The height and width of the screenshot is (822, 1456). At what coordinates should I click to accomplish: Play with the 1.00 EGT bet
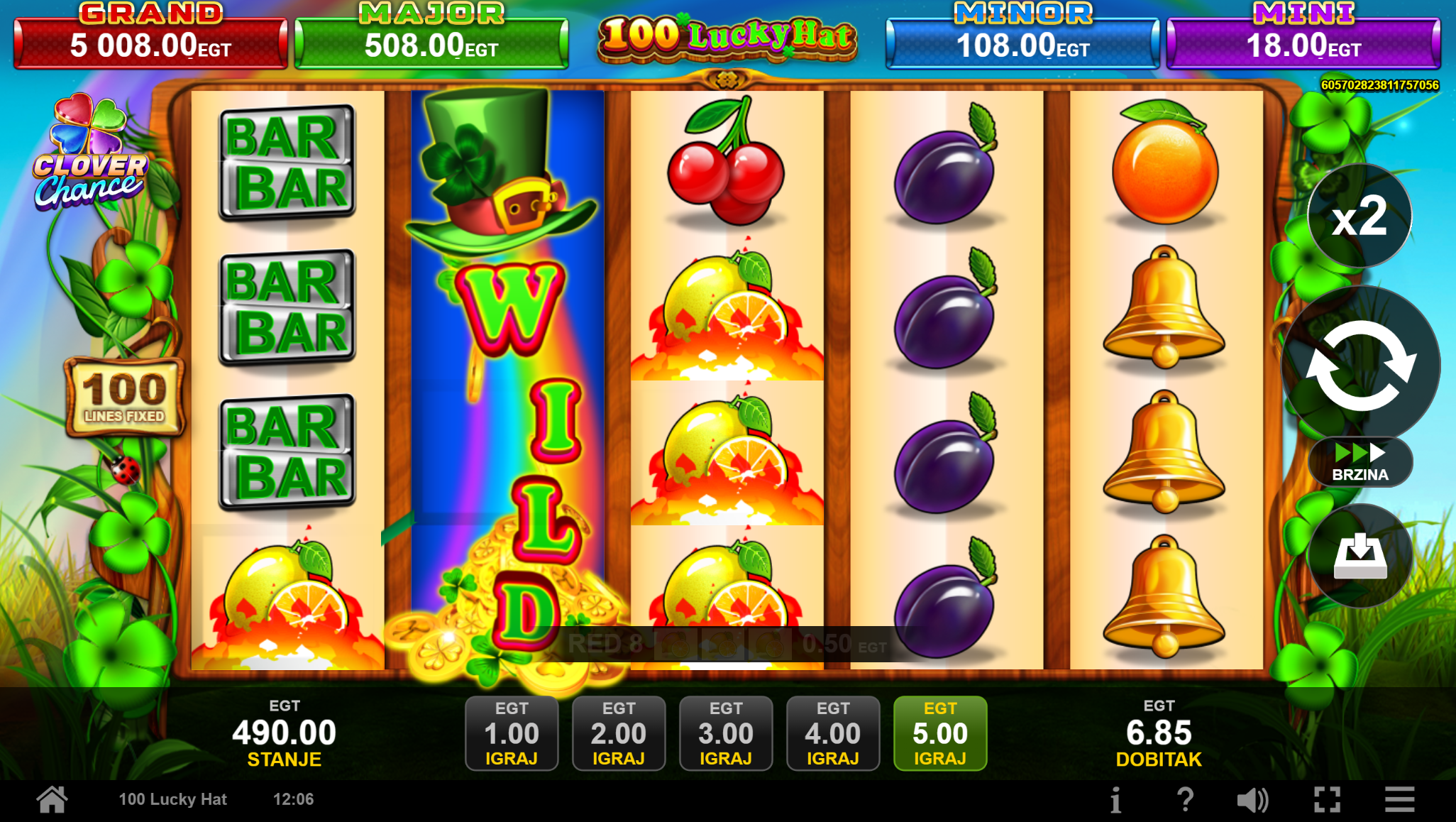[x=512, y=733]
